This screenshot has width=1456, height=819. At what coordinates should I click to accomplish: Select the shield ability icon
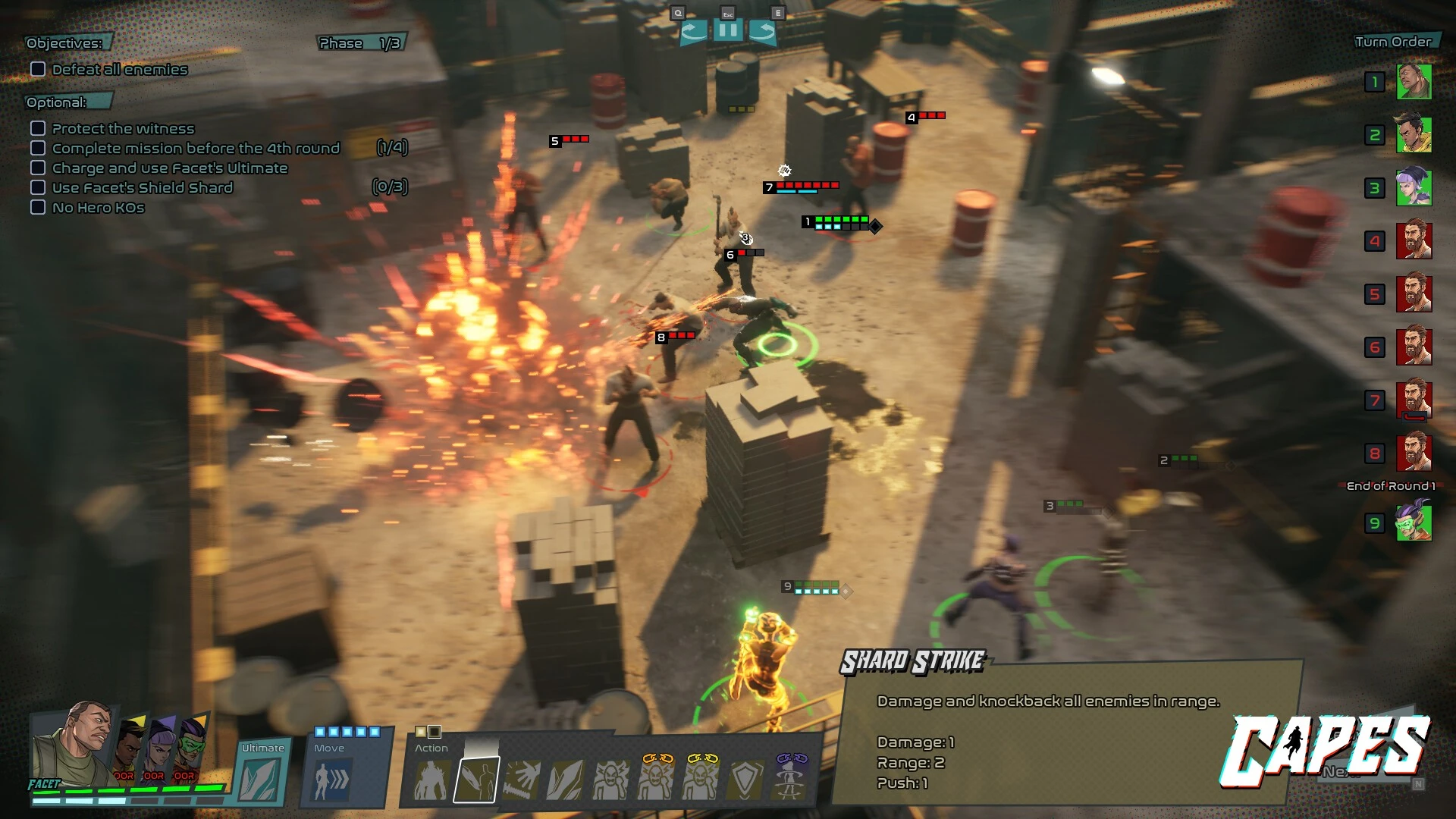tap(745, 780)
